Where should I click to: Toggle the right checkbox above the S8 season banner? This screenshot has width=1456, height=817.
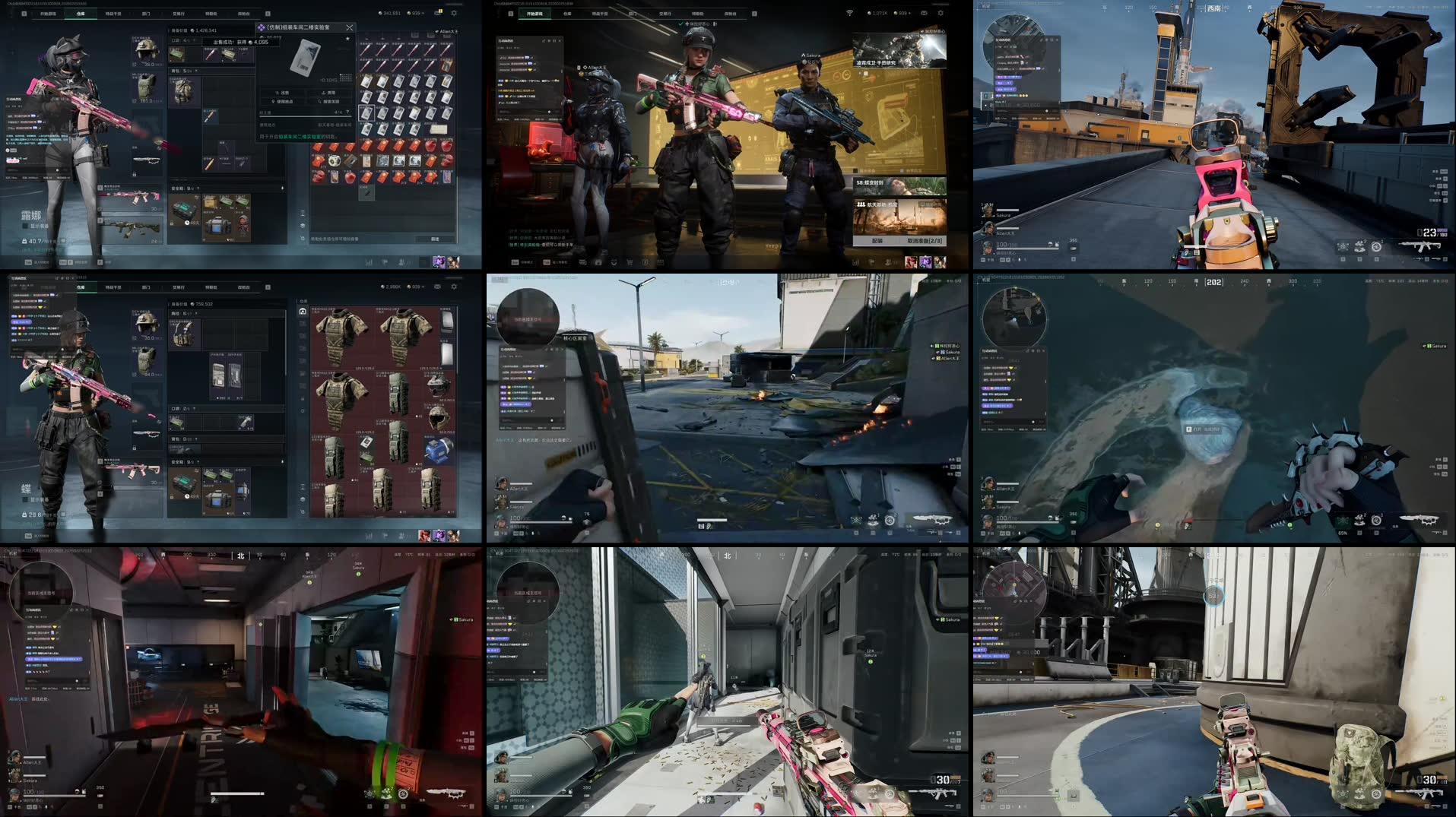coord(902,170)
